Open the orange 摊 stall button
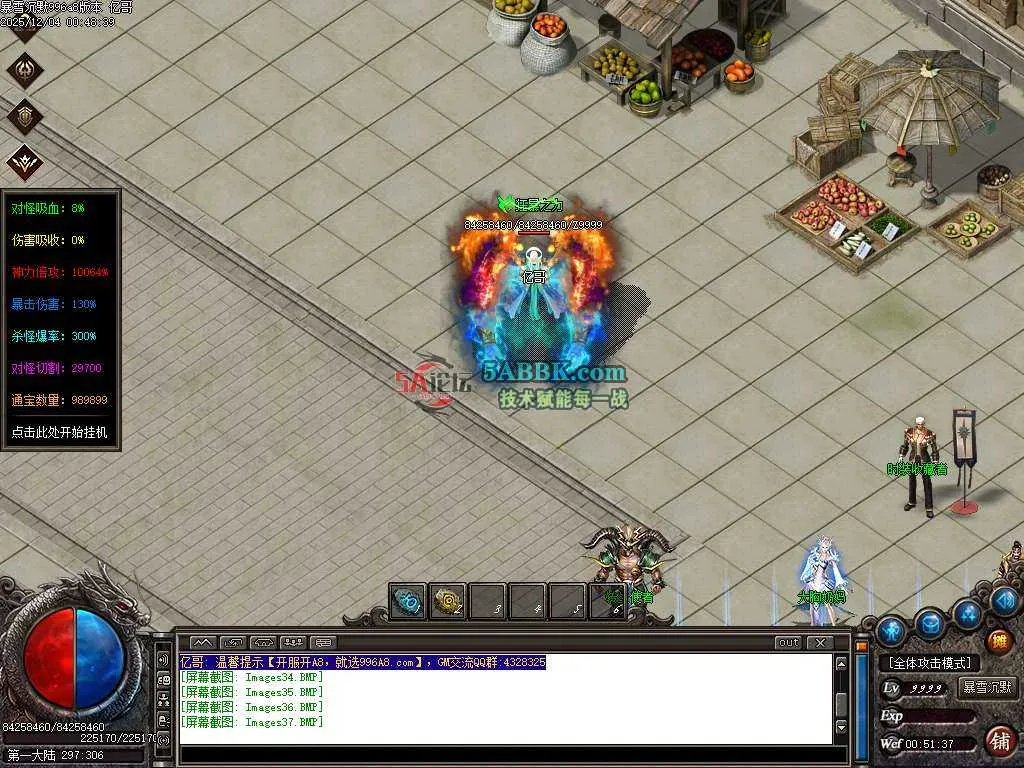The image size is (1024, 768). 999,641
